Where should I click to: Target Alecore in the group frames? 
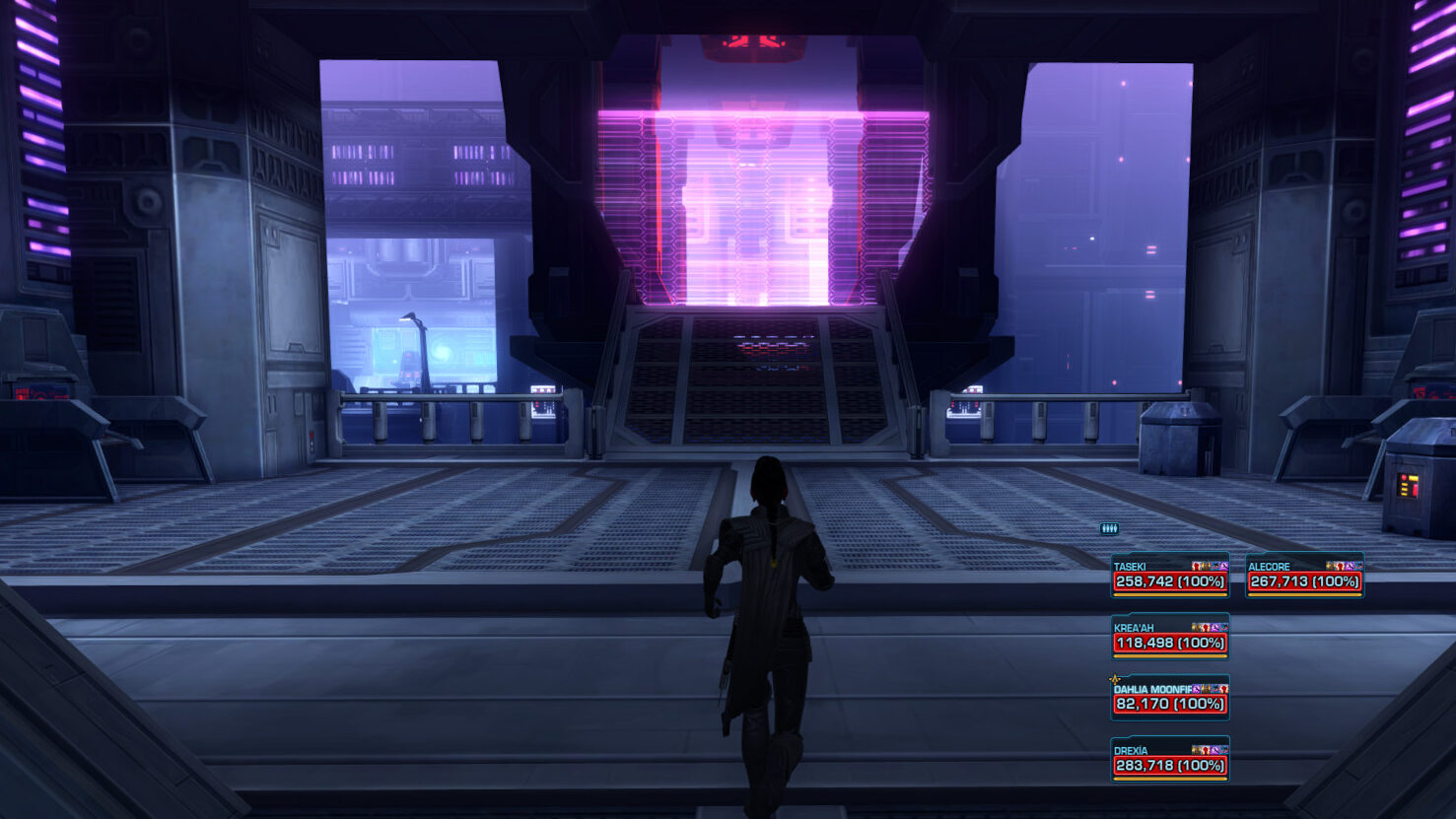tap(1304, 577)
